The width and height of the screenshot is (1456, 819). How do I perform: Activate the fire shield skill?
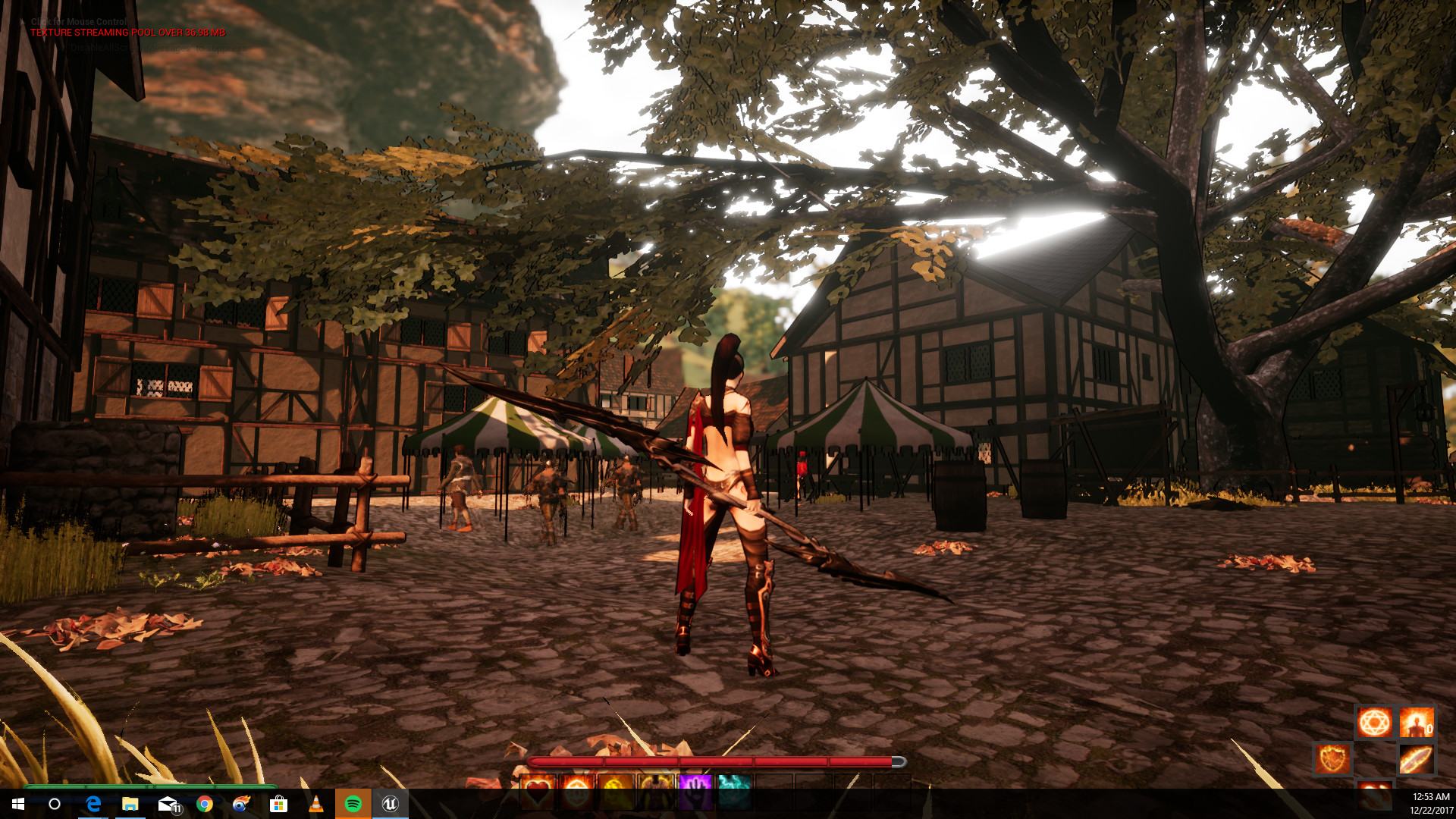pos(1333,759)
